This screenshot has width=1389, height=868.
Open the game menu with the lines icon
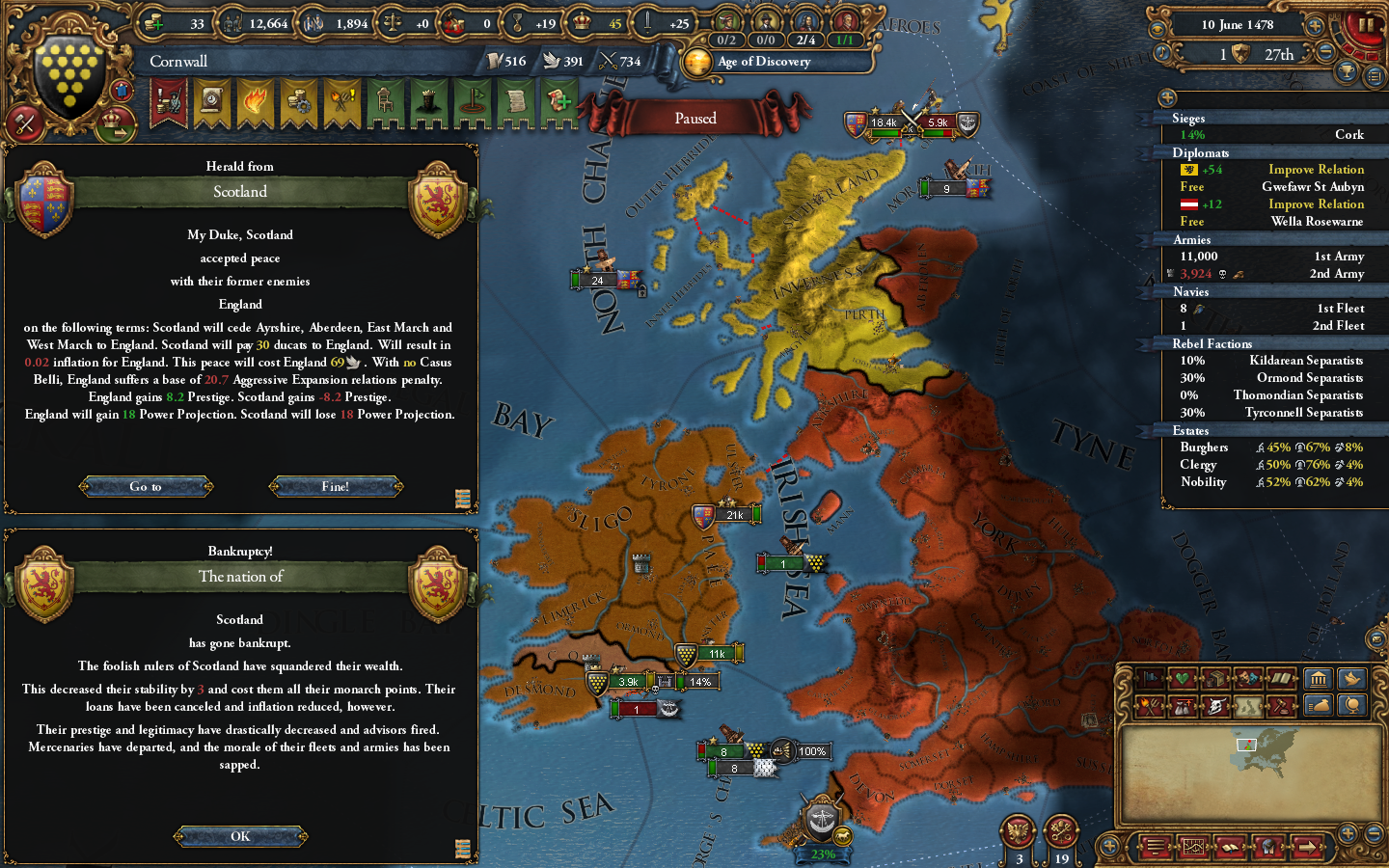pos(1155,847)
